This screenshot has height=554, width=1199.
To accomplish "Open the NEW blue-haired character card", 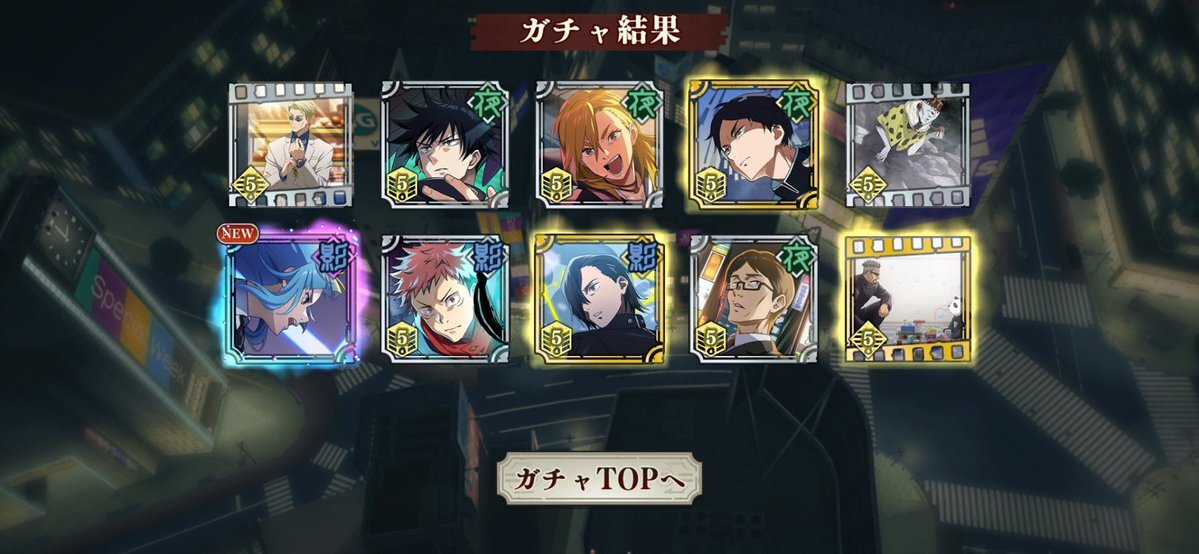I will 290,298.
